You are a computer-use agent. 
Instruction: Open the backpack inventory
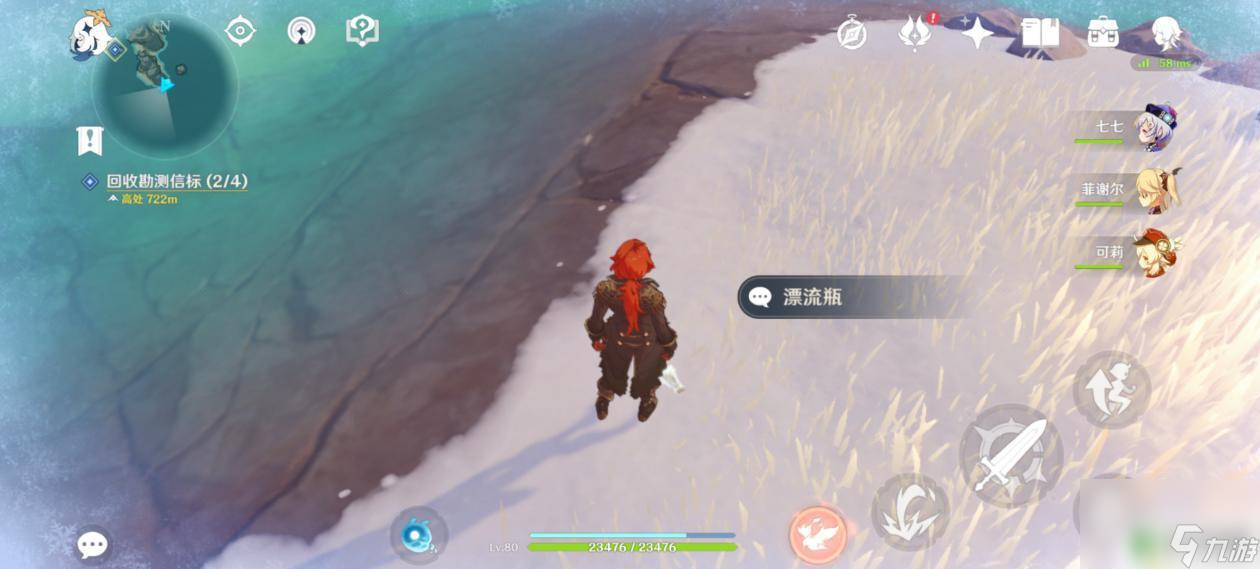point(1103,33)
